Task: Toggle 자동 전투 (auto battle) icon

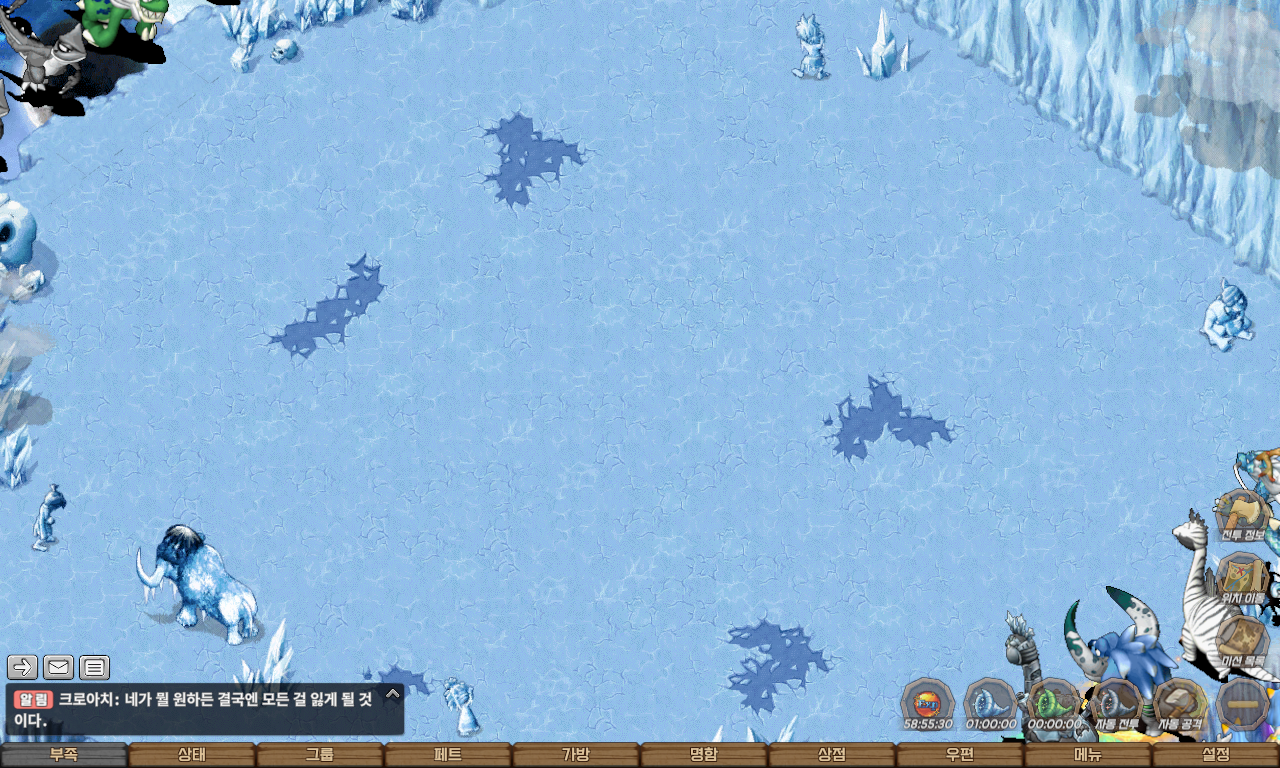Action: [x=1117, y=704]
